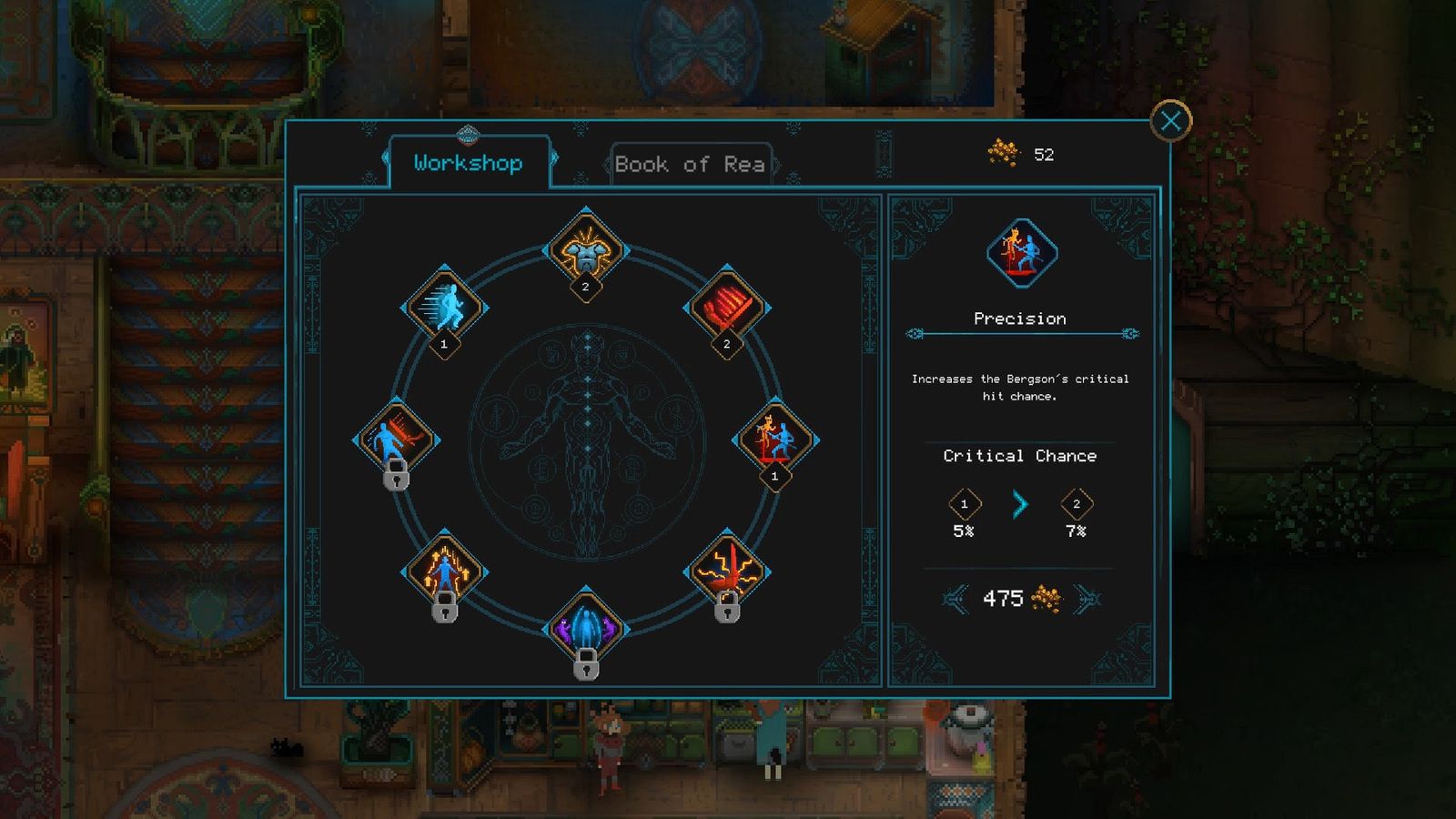Choose the locked purple-winged figure upgrade
Viewport: 1456px width, 819px height.
click(x=586, y=628)
